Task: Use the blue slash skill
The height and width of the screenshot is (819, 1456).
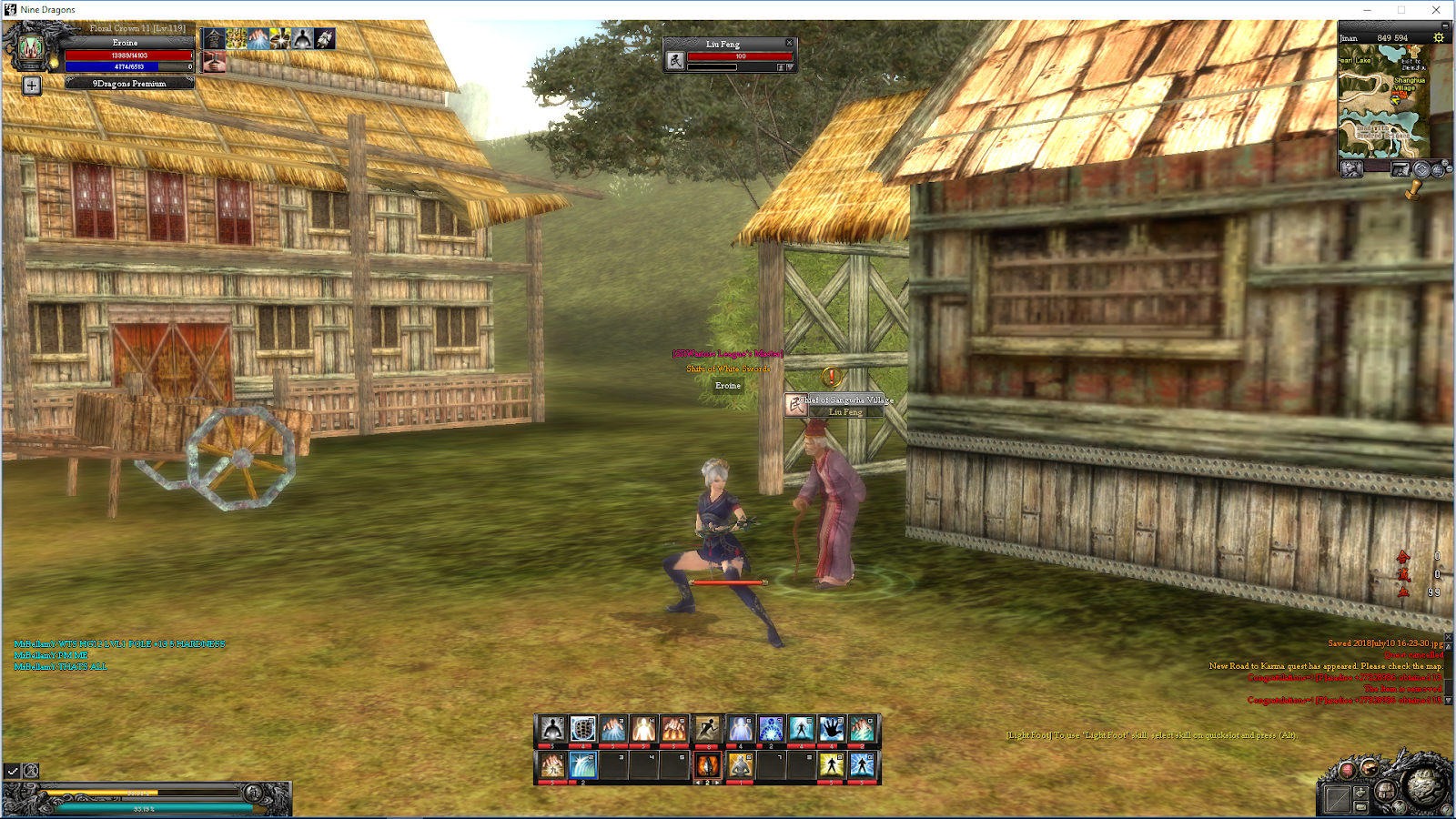Action: click(582, 765)
